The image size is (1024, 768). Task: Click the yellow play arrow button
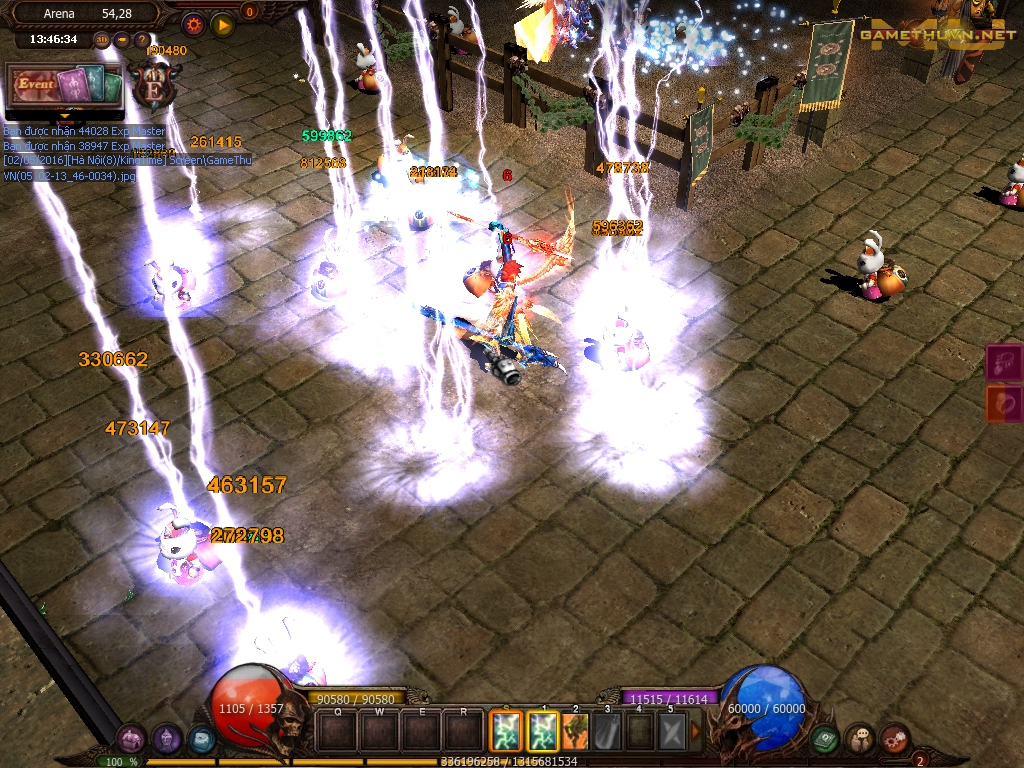click(x=223, y=24)
